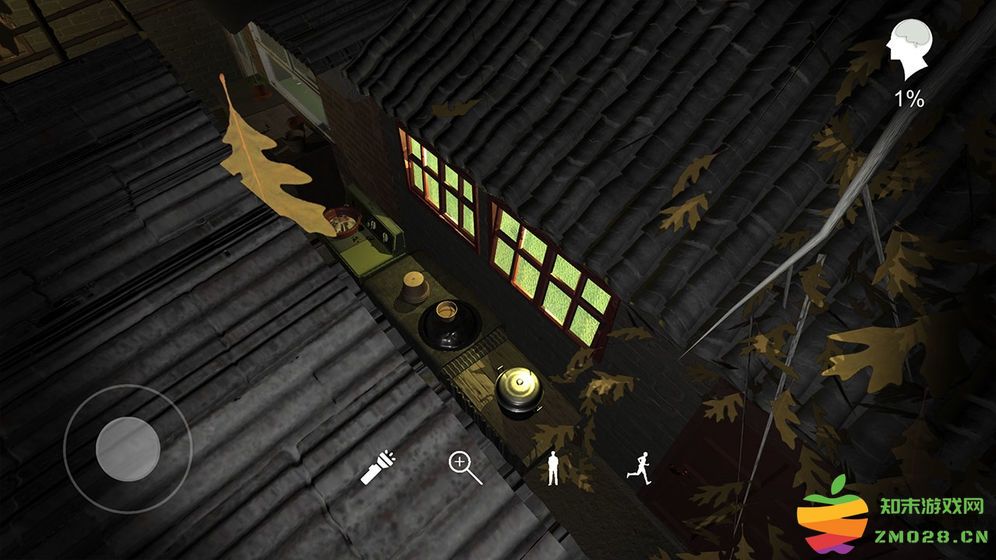The width and height of the screenshot is (996, 560).
Task: Activate the running figure sprint button
Action: tap(639, 467)
